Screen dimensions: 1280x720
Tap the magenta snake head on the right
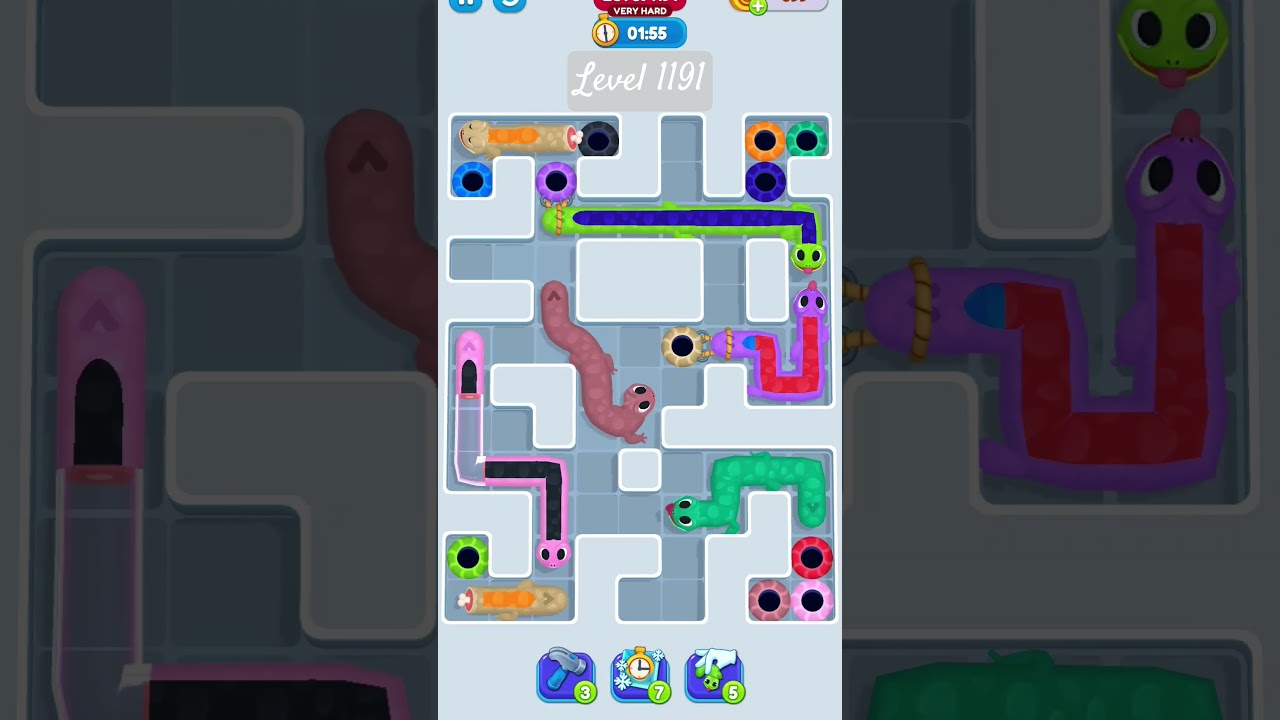[810, 300]
